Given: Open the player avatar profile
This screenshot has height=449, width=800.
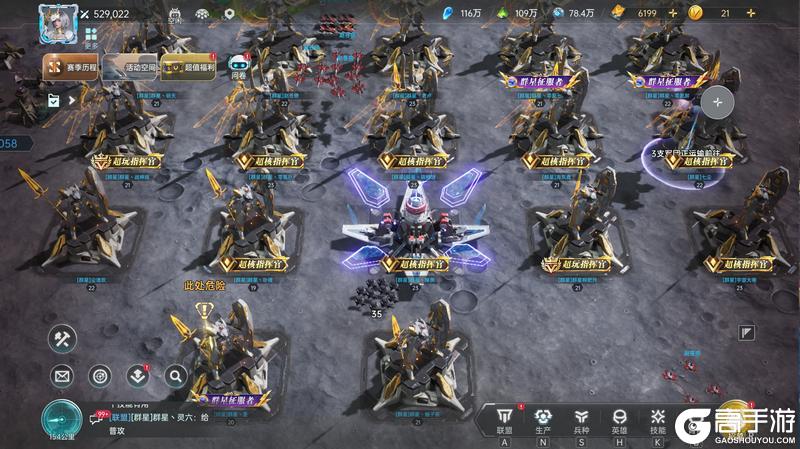Looking at the screenshot, I should pos(58,22).
